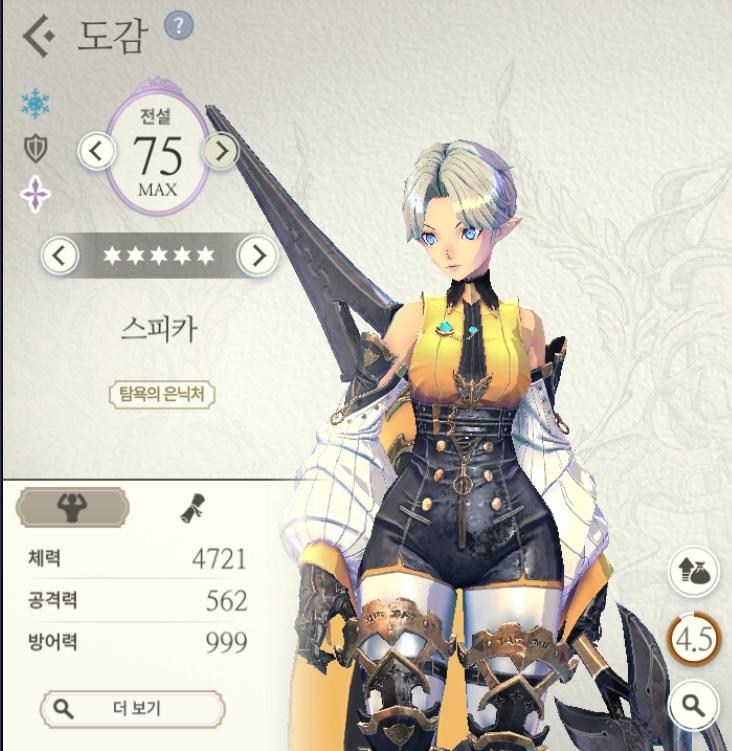Viewport: 732px width, 751px height.
Task: Select the snowflake element icon
Action: pos(36,104)
